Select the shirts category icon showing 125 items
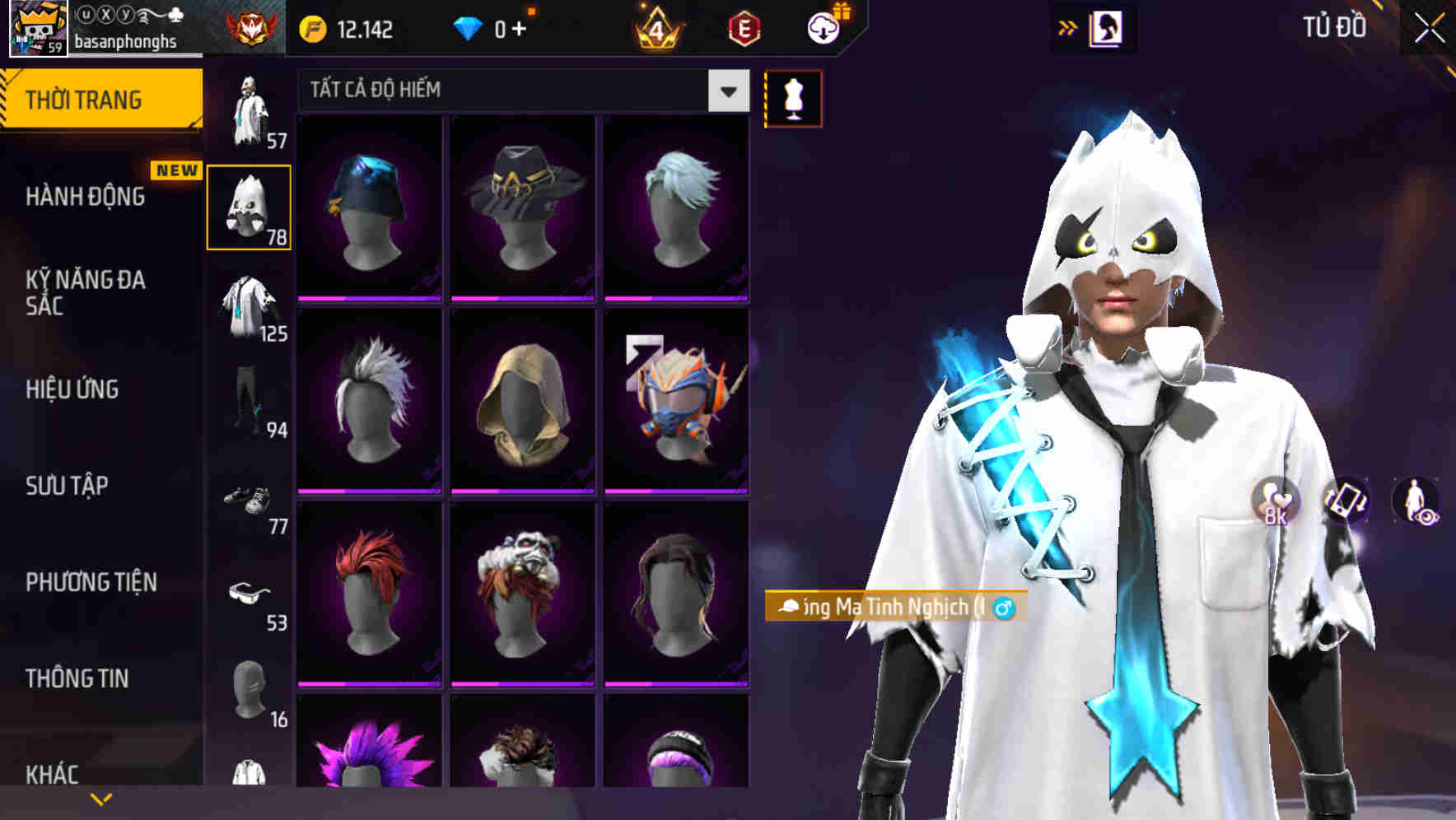Screen dimensions: 1456x820 click(x=249, y=305)
